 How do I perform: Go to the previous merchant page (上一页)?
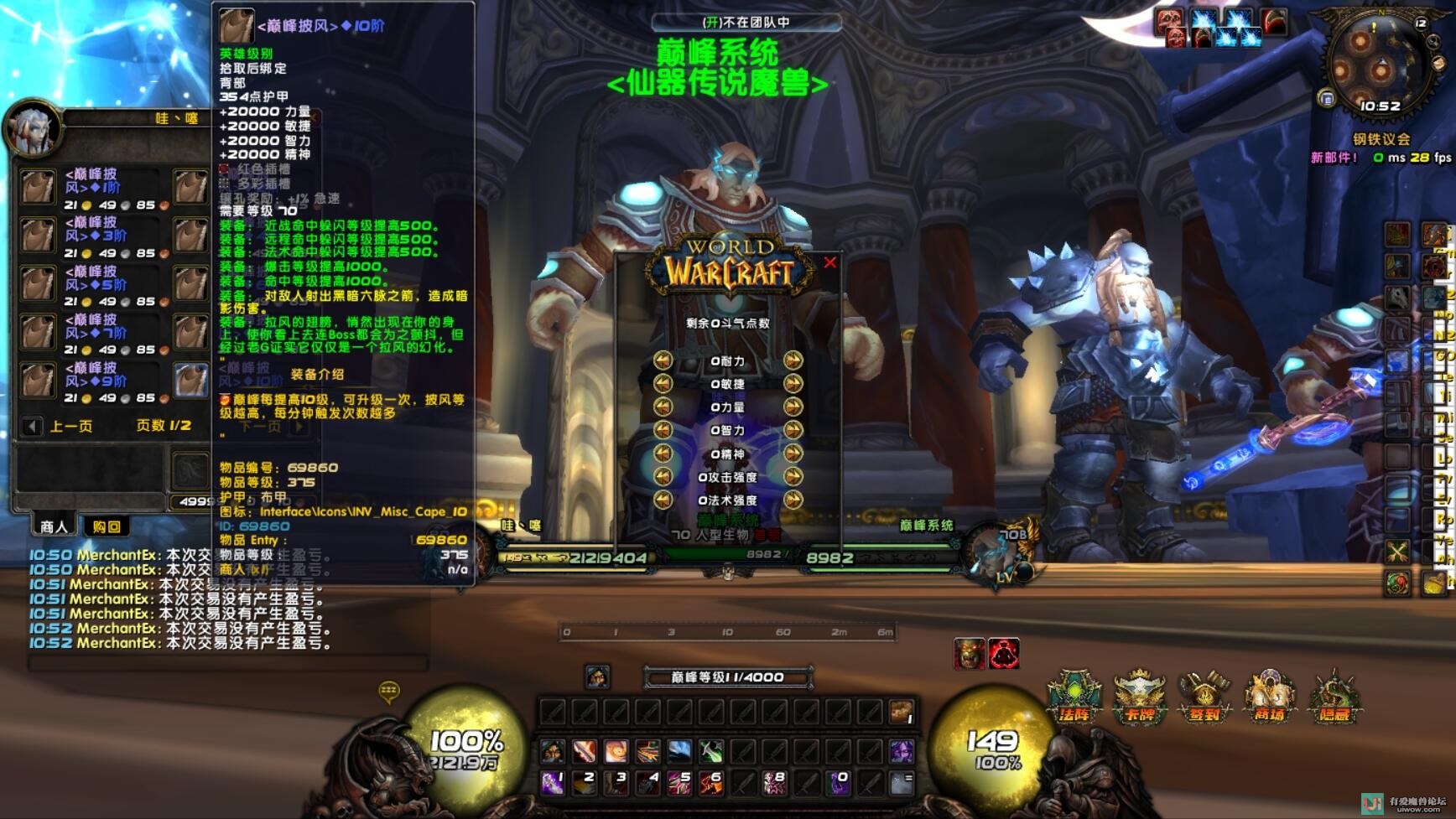32,426
